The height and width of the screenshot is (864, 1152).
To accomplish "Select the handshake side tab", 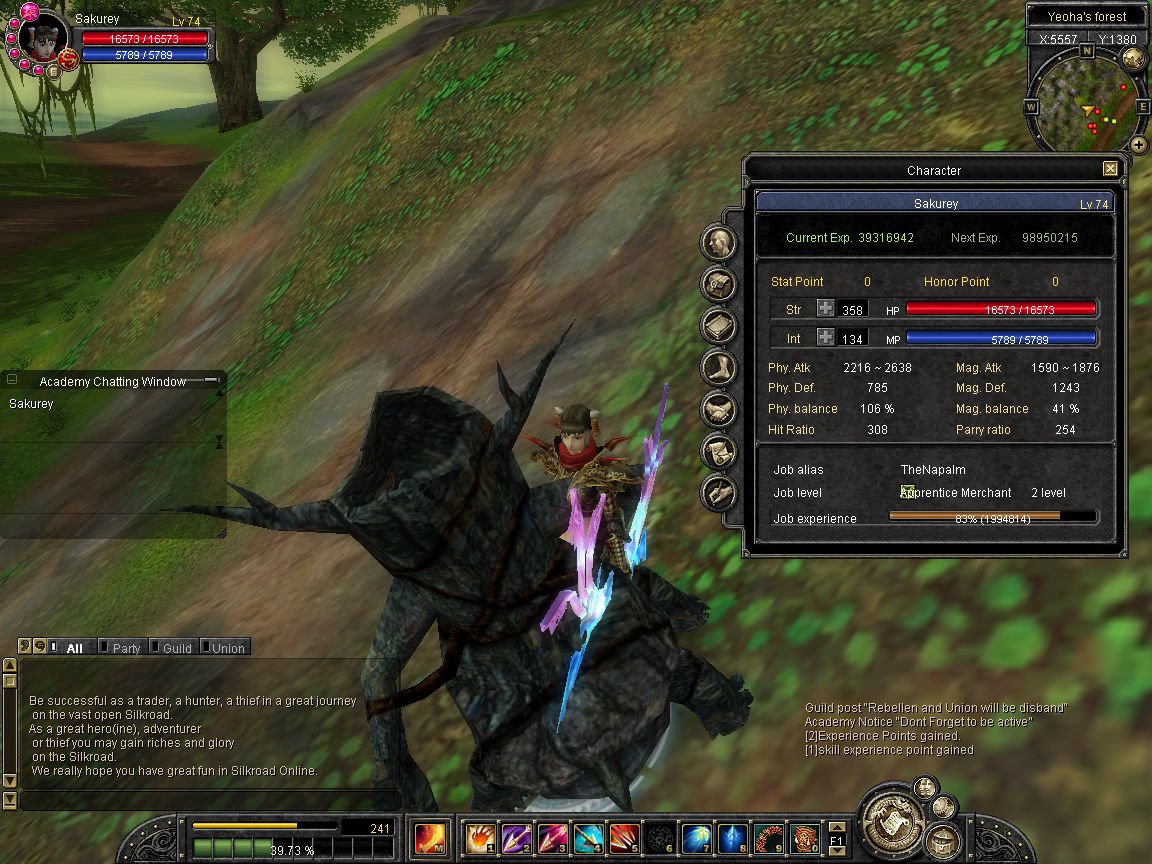I will (719, 408).
